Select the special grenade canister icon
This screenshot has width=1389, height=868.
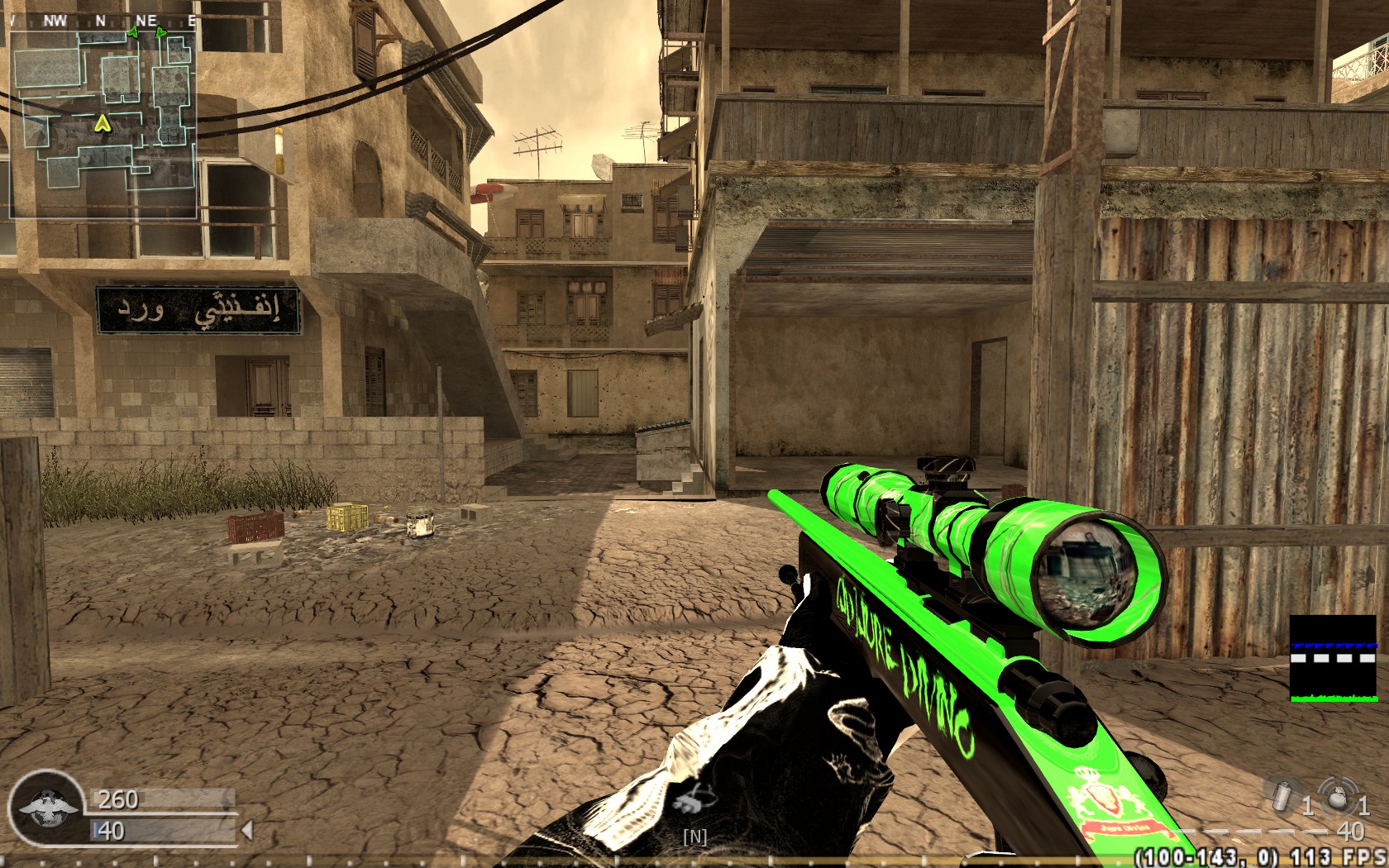1282,796
